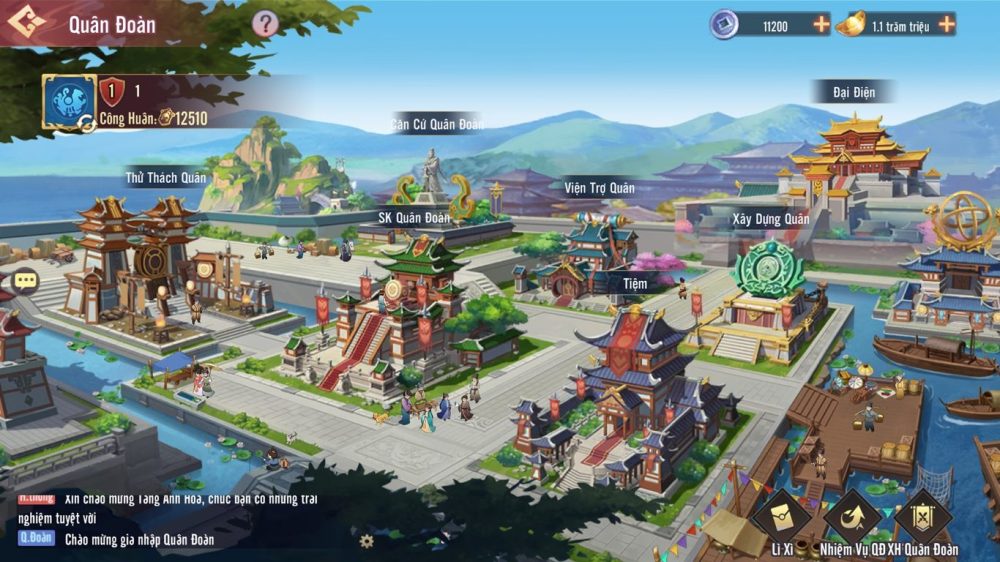Open XH Quân Đoàn rankings banner
Screen dimensions: 1000x562
click(922, 517)
